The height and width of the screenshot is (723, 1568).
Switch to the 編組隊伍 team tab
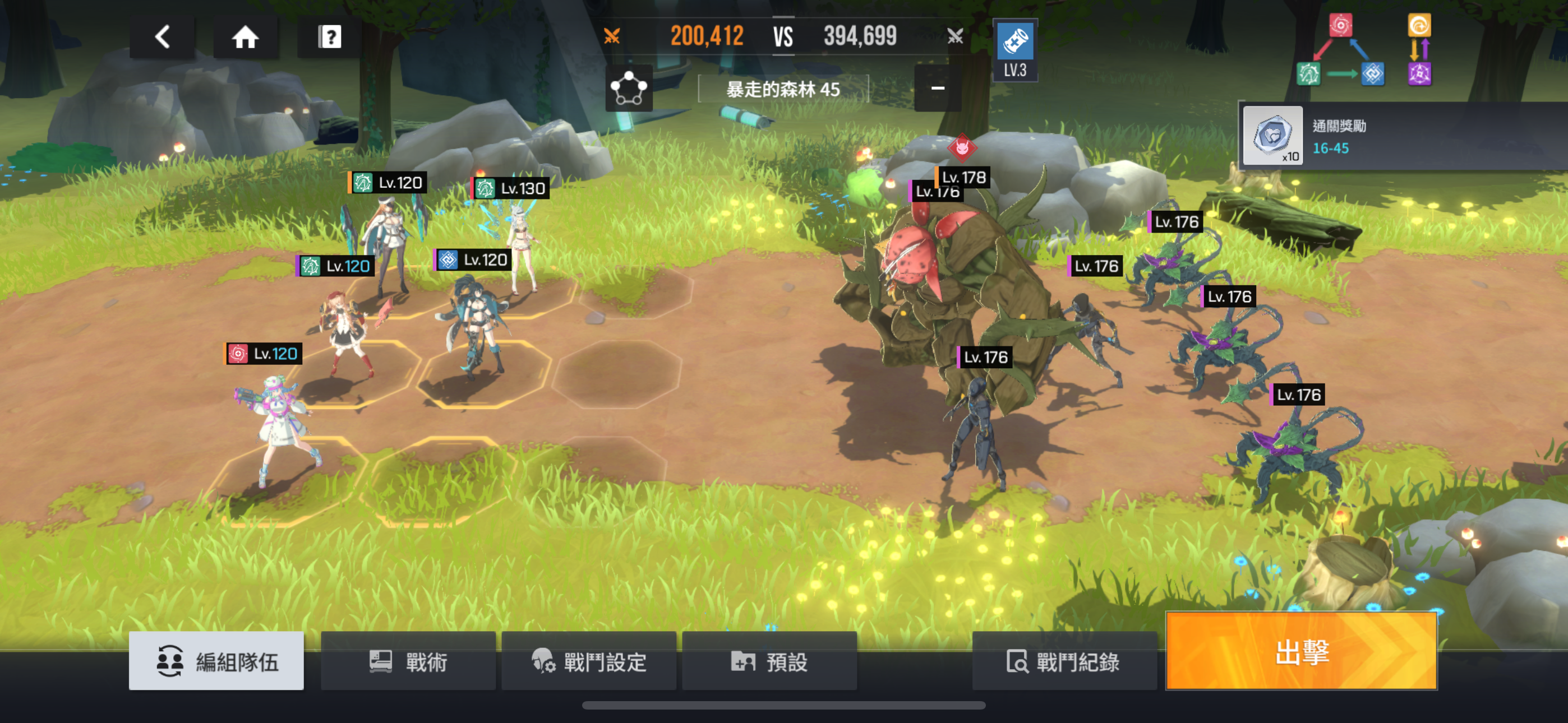tap(216, 661)
